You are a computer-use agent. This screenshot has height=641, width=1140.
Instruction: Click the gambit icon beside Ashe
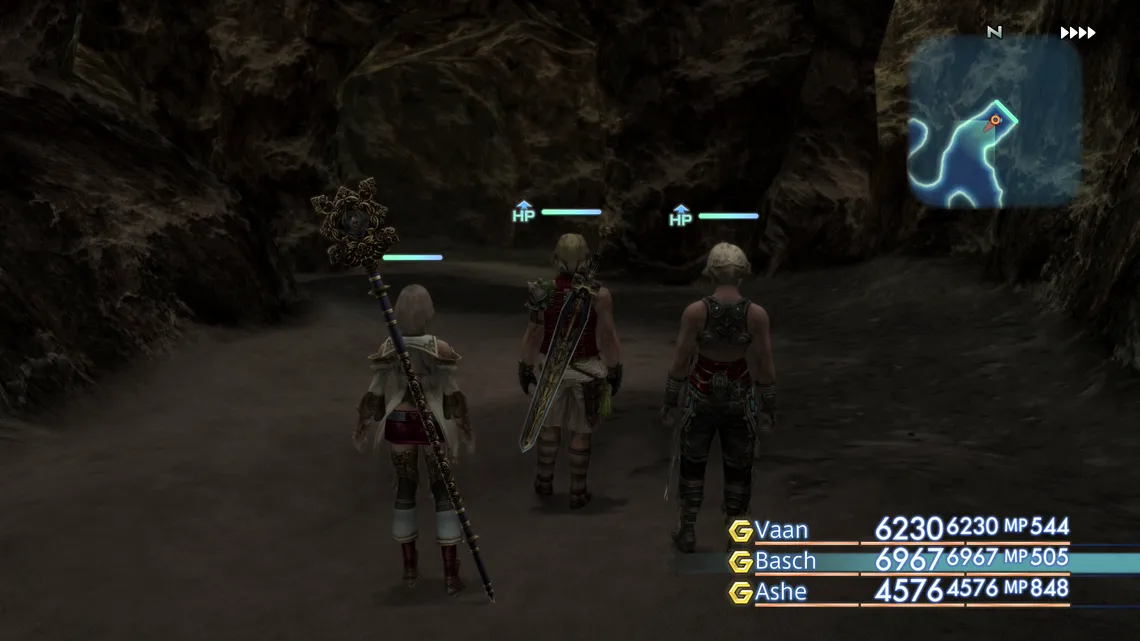(740, 592)
